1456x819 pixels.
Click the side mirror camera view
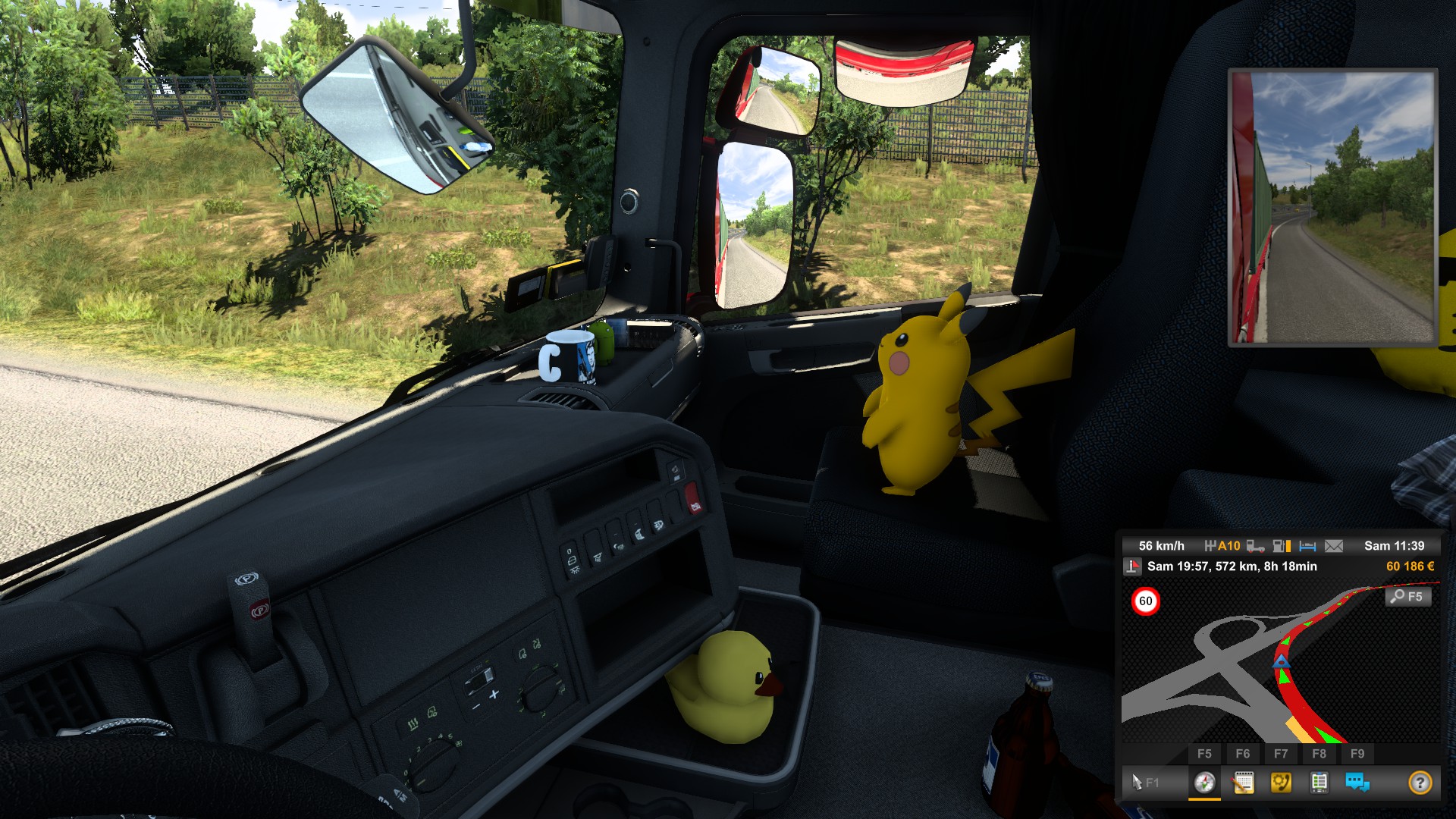point(1332,207)
